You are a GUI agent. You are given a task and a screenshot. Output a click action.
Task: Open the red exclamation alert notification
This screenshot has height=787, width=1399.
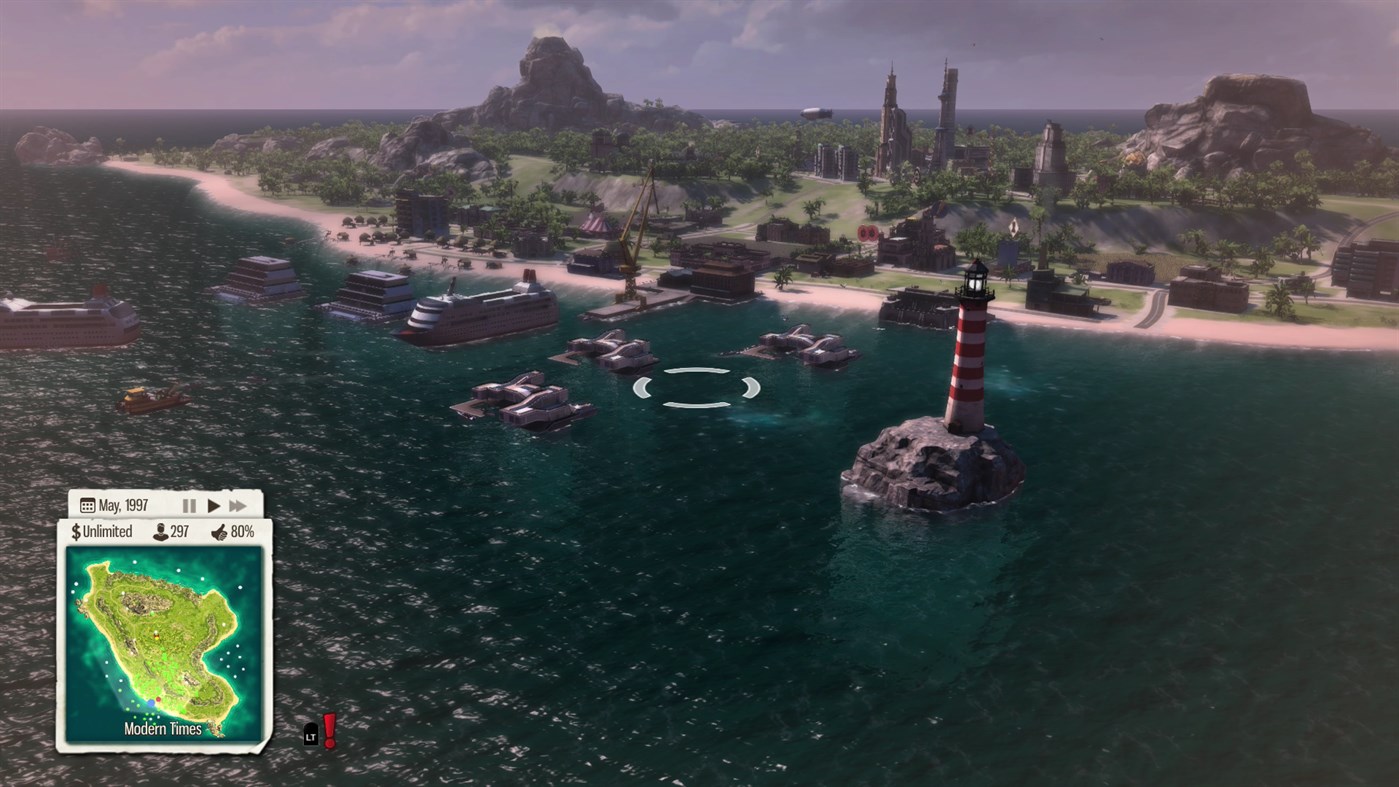pyautogui.click(x=330, y=730)
